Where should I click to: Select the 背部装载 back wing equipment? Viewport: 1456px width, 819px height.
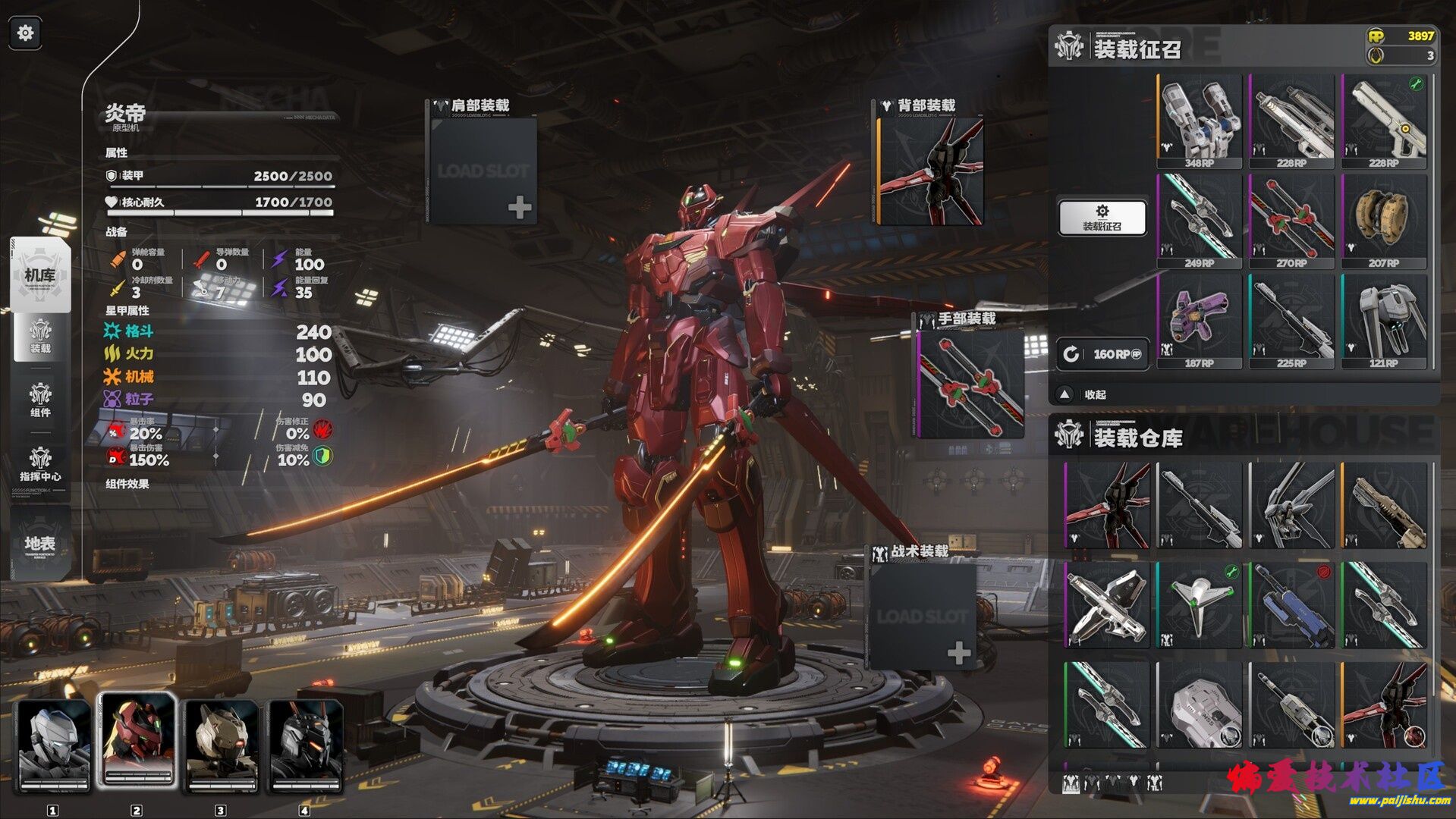[930, 170]
